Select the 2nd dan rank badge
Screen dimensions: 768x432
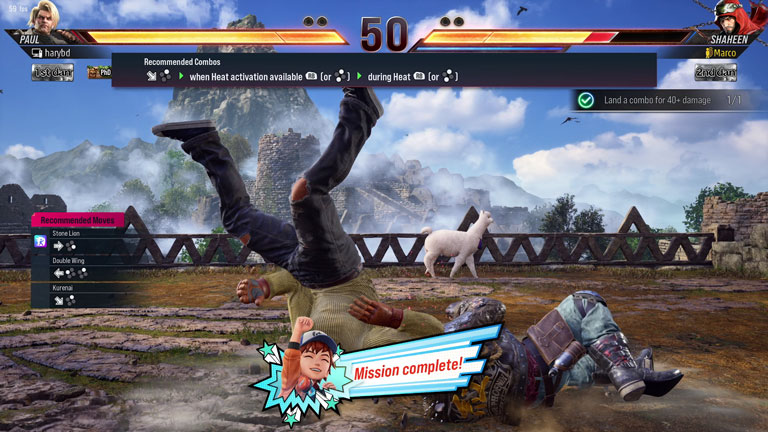click(715, 72)
